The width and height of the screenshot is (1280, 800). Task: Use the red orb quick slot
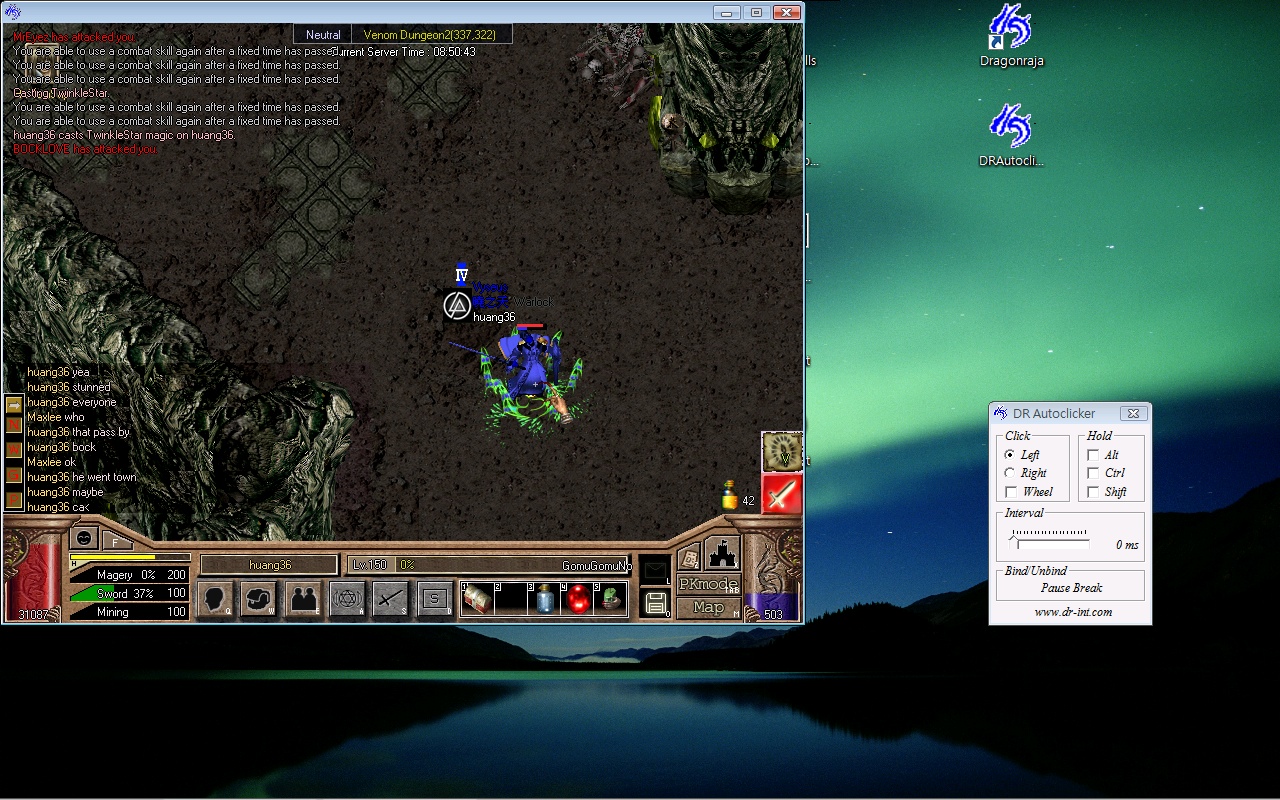(577, 598)
